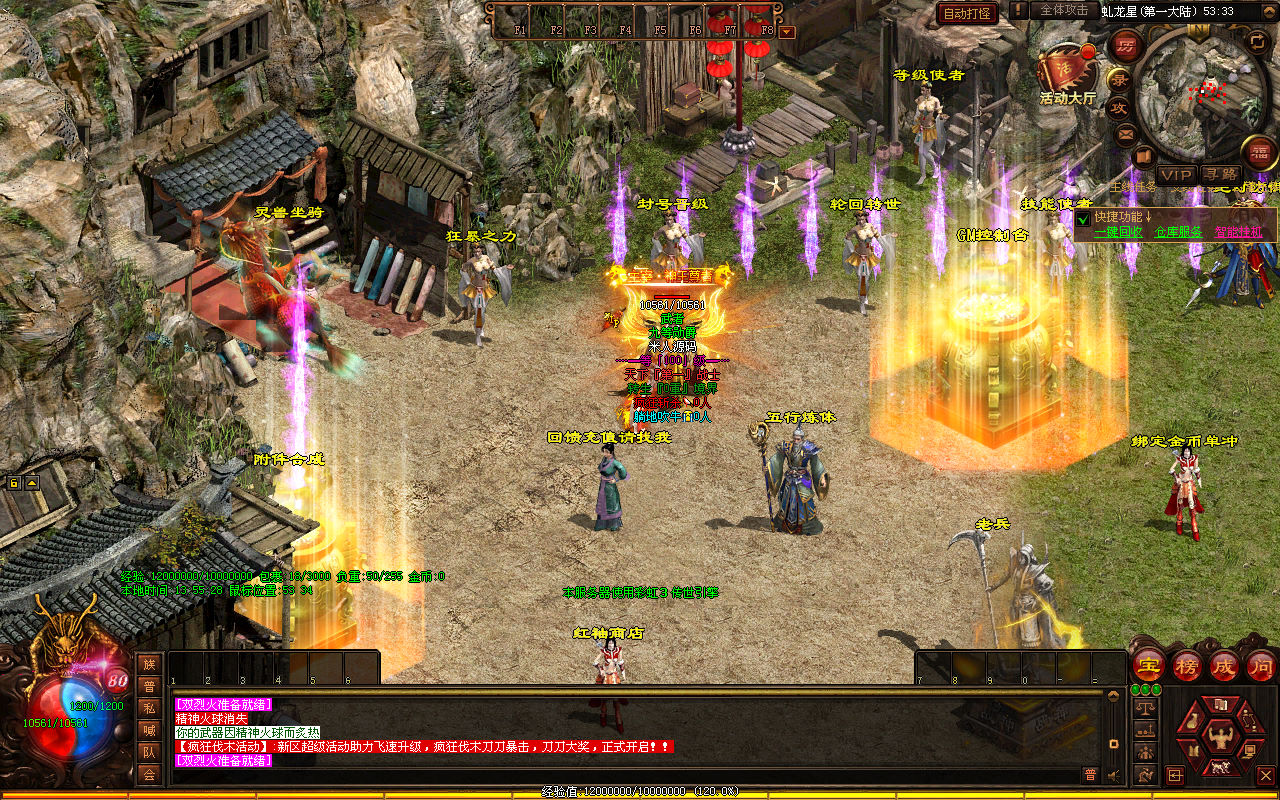Open the 仓库服务 warehouse service link
Screen dimensions: 1280x800
[1178, 232]
